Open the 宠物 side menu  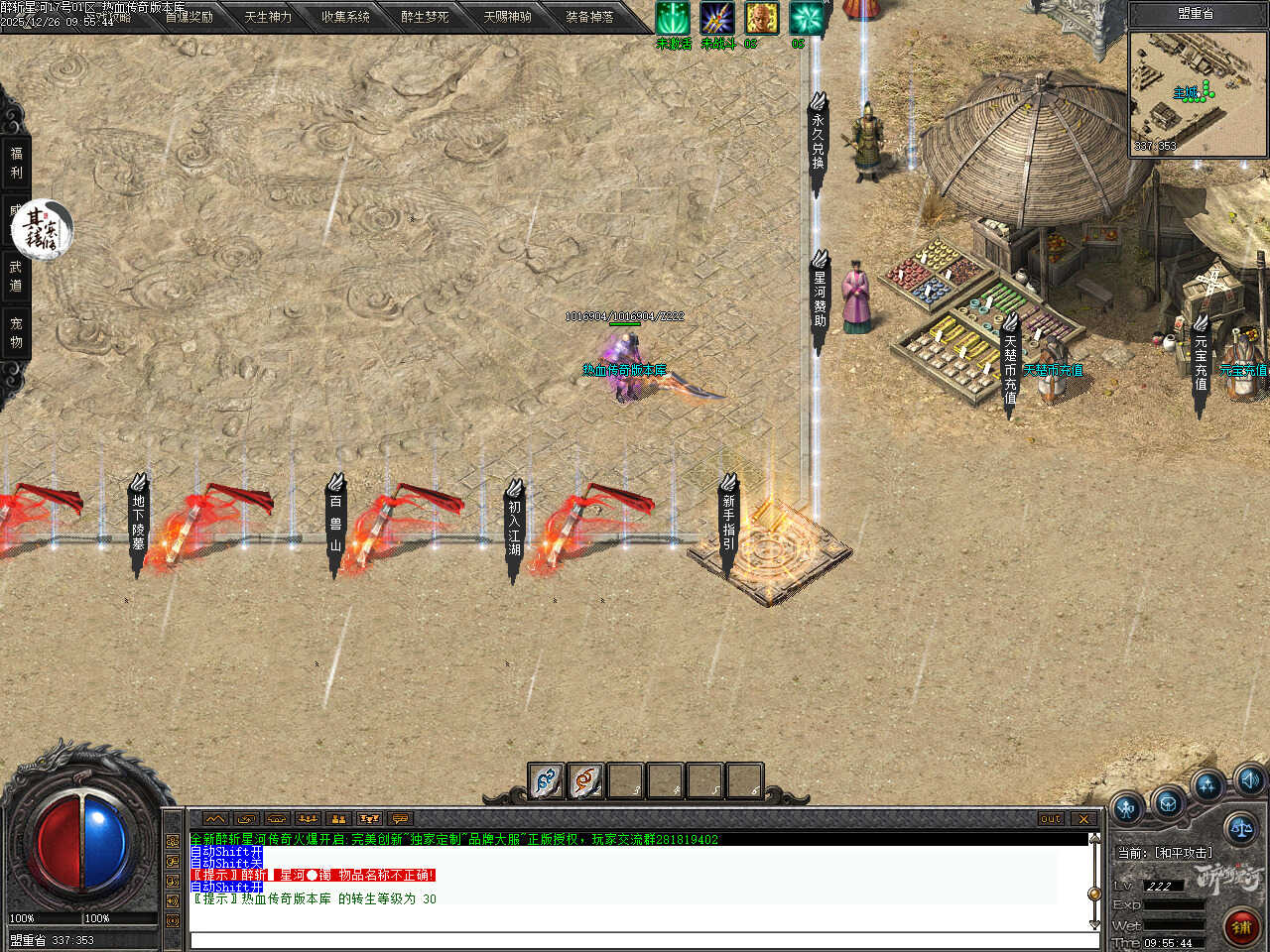(16, 332)
